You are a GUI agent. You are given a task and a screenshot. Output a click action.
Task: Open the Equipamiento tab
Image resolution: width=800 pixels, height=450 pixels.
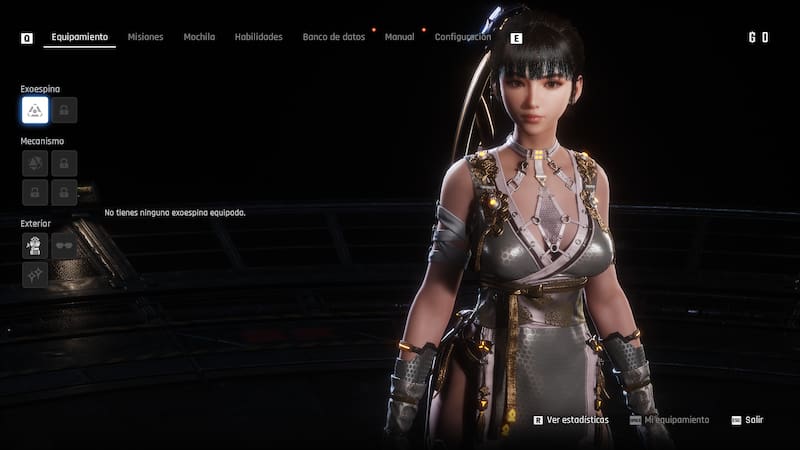80,37
